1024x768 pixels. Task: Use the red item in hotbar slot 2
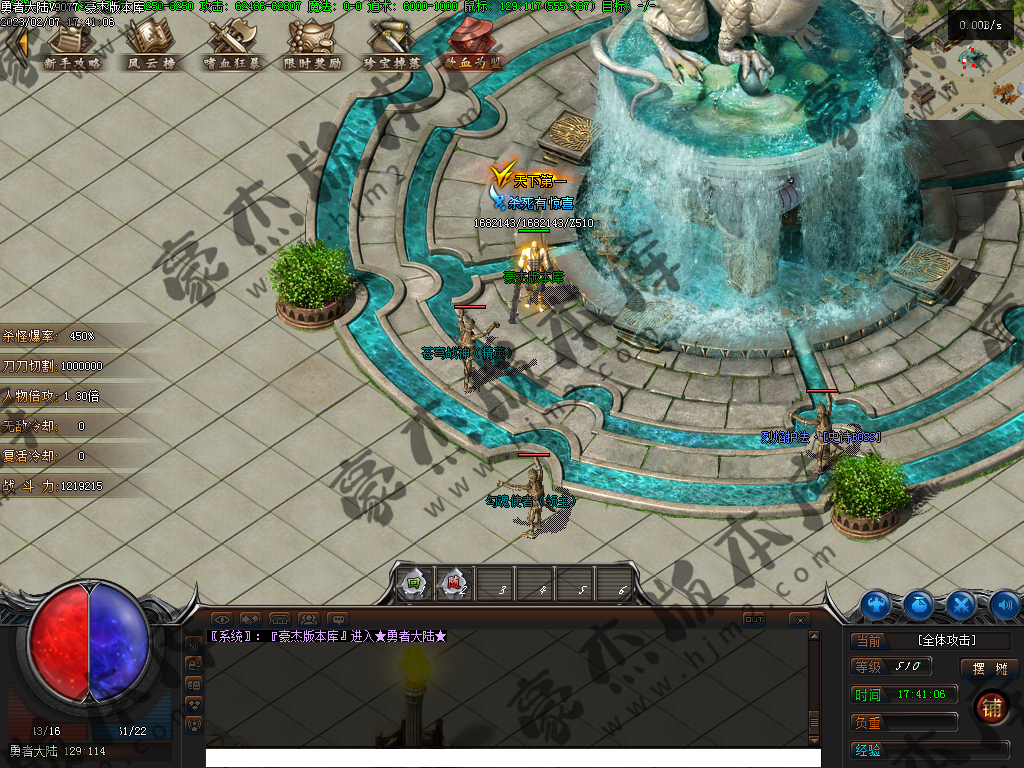(x=454, y=583)
